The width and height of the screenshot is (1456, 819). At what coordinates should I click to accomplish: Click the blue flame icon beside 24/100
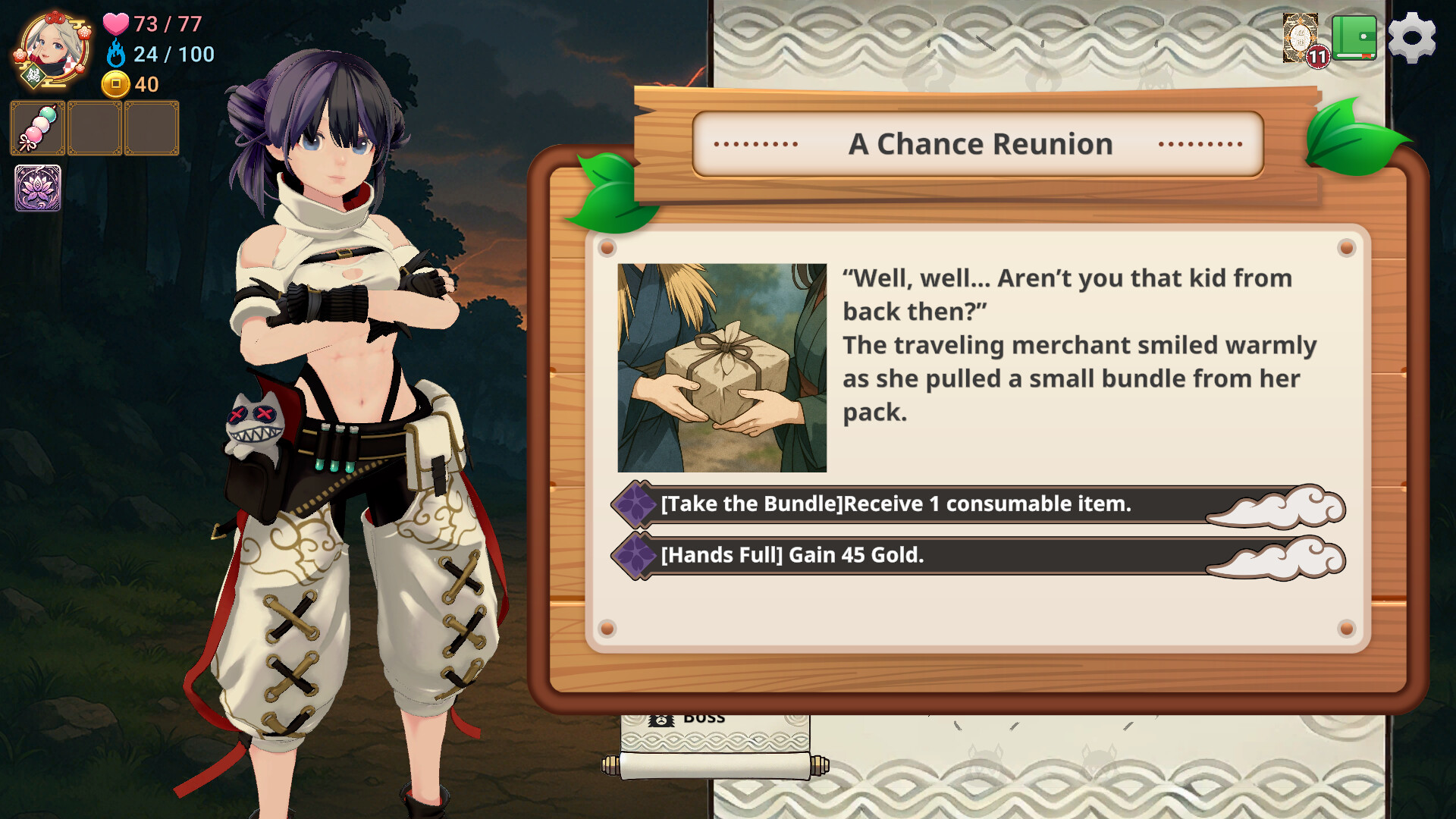click(x=115, y=55)
